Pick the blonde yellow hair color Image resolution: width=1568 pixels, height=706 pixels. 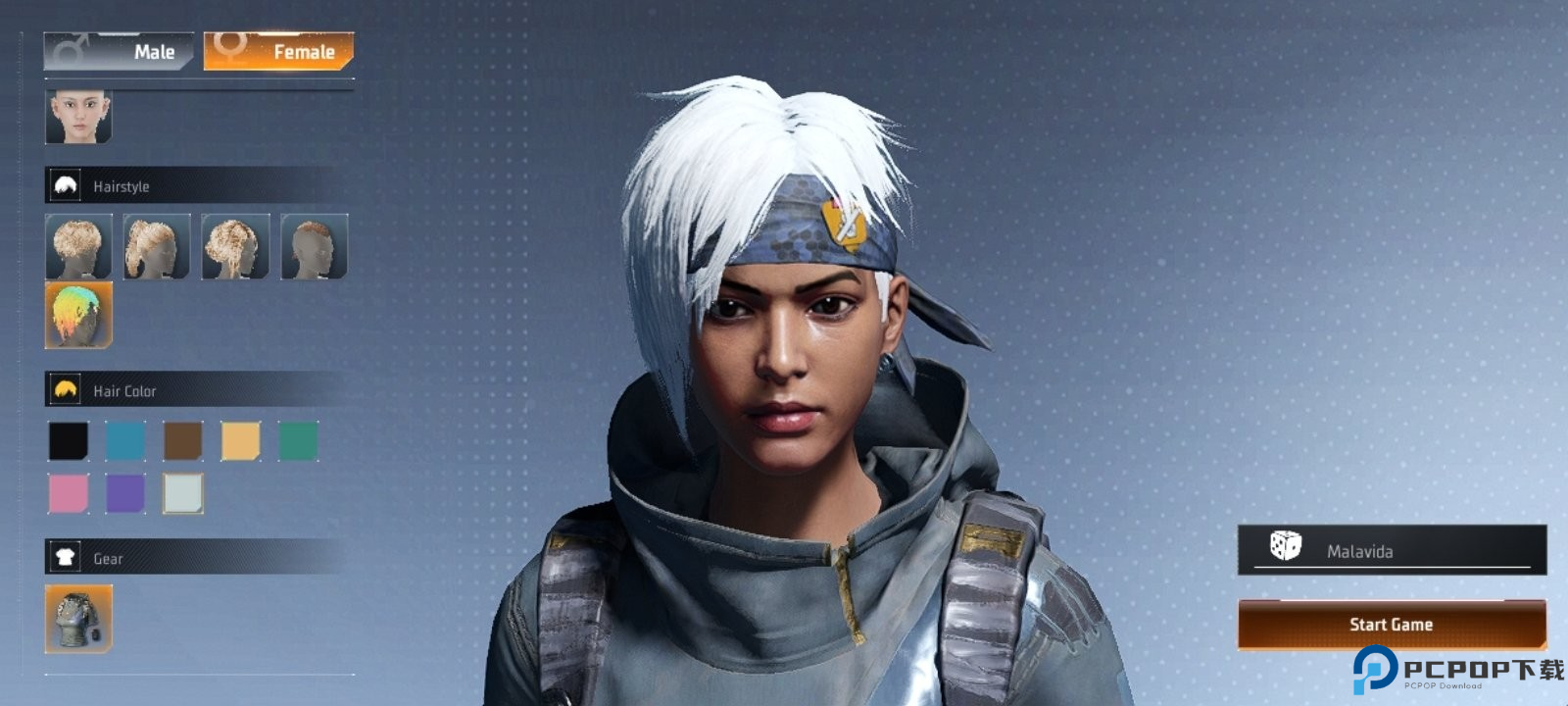pos(240,441)
